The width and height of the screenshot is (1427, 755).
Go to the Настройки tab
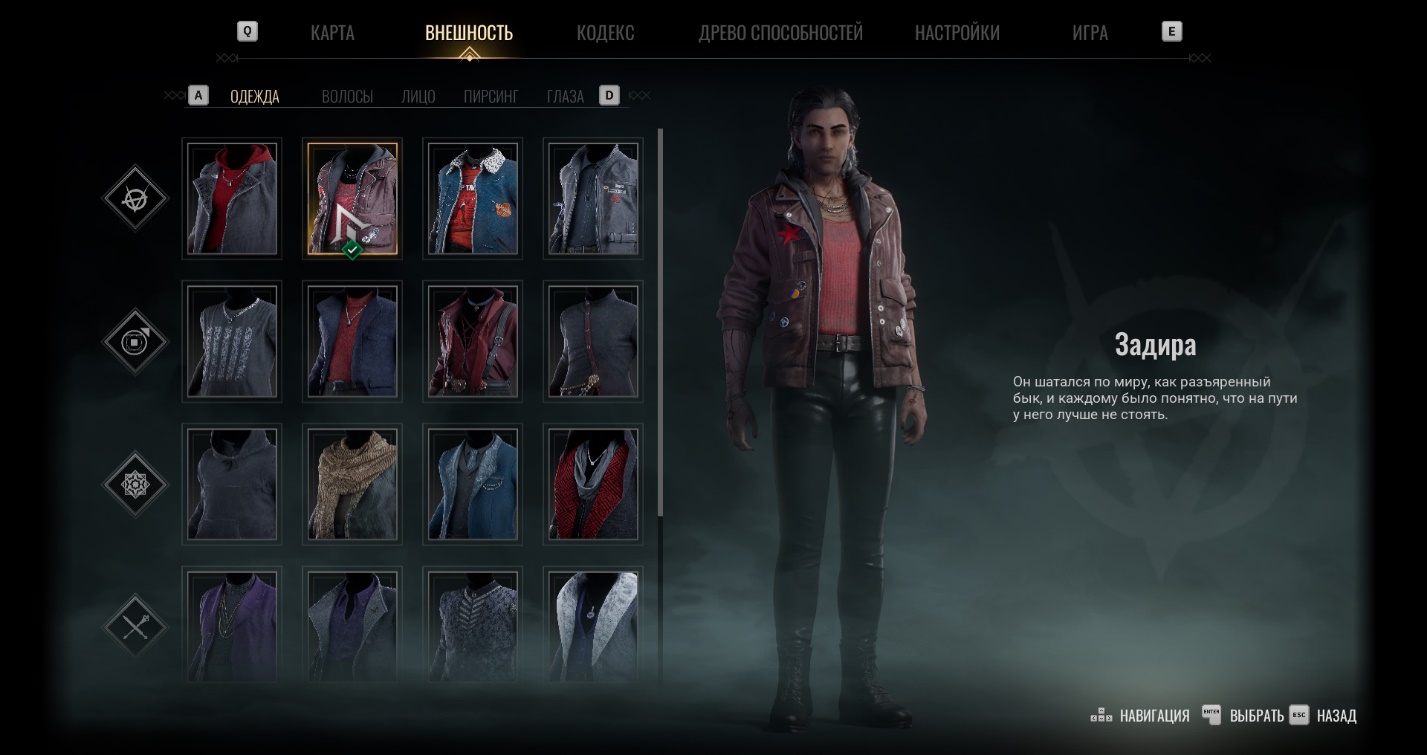(957, 32)
